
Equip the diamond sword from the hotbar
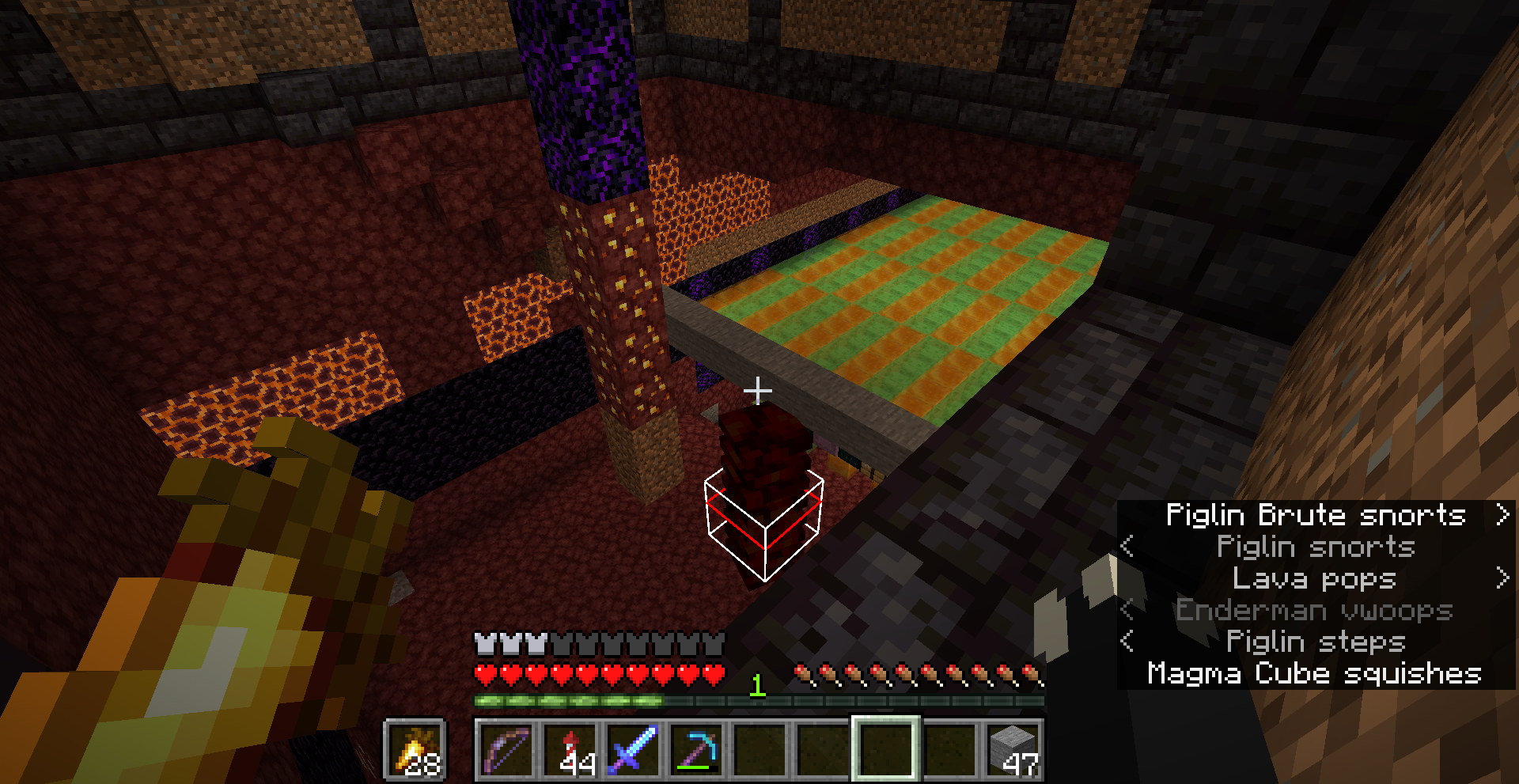[633, 749]
